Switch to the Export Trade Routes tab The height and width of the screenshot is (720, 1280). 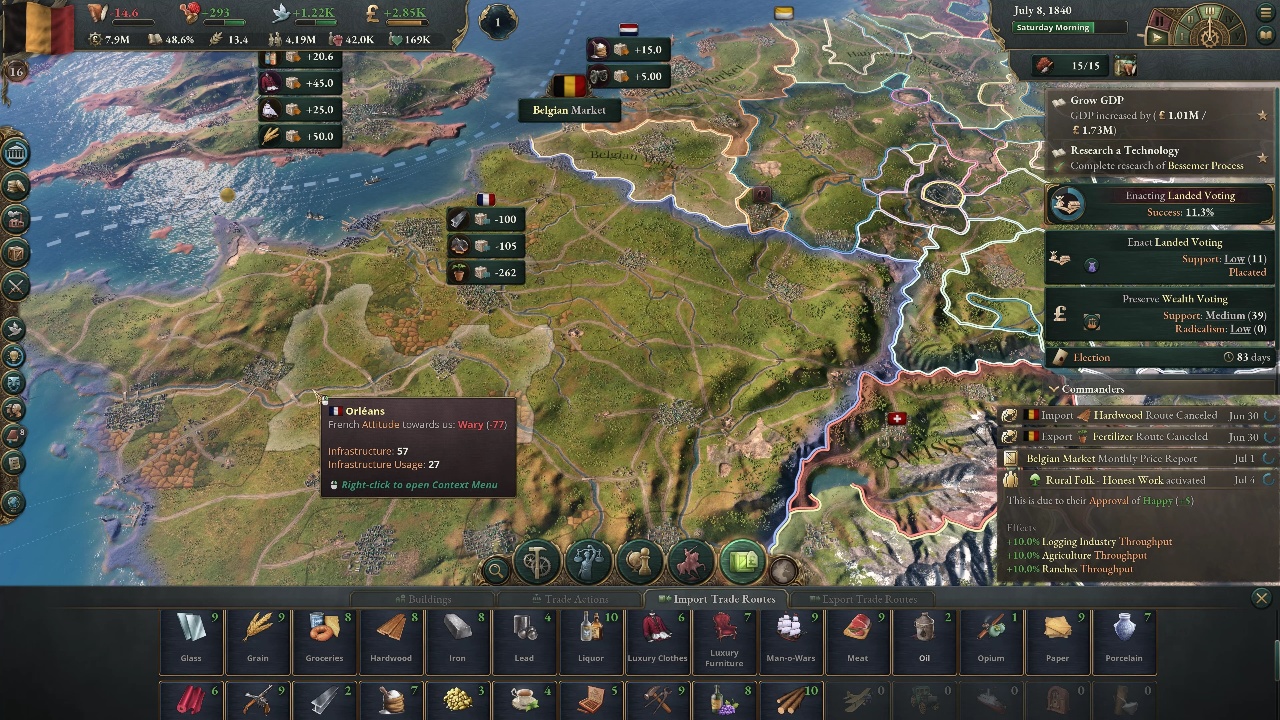[x=864, y=598]
